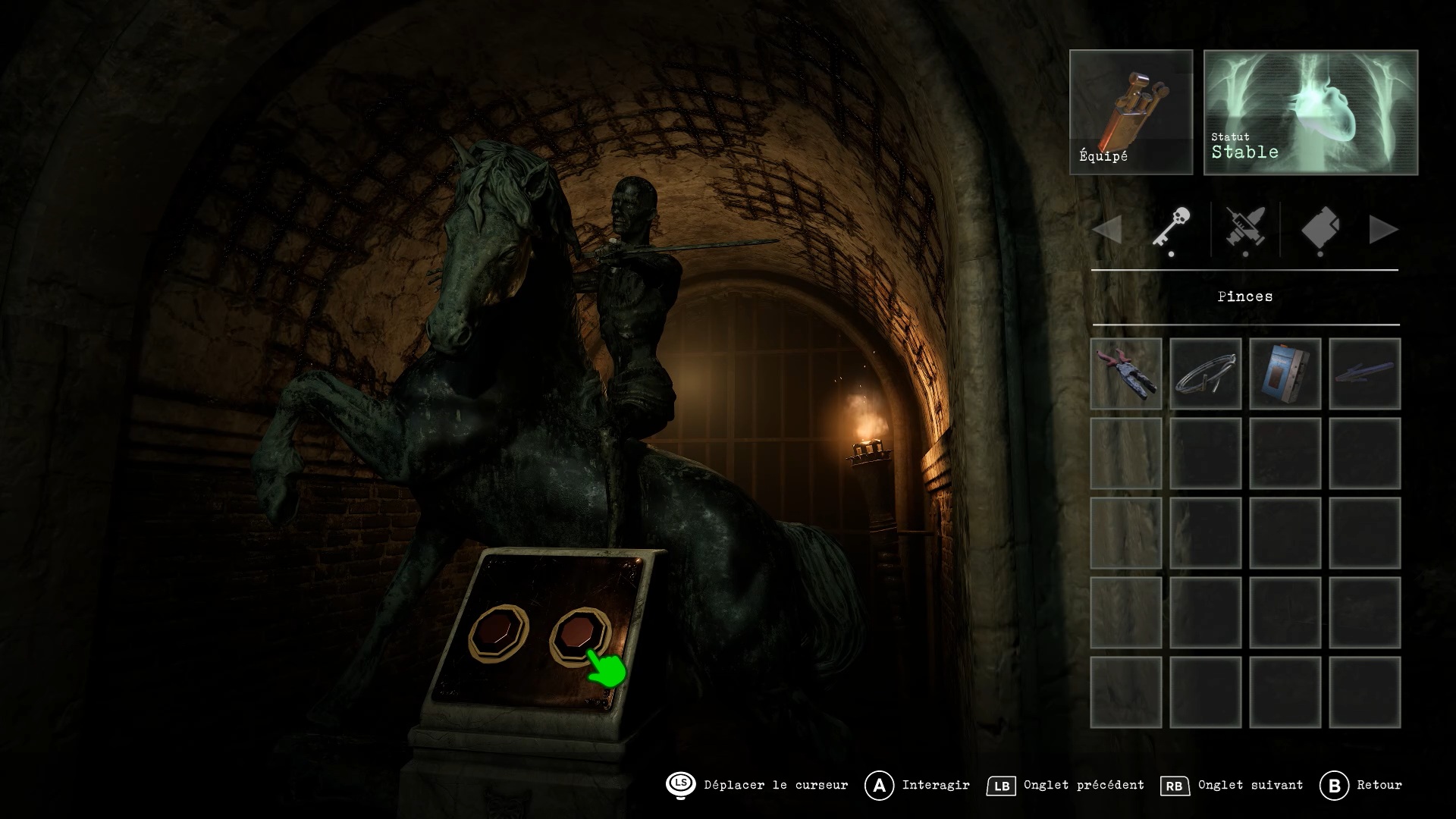Viewport: 1456px width, 819px height.
Task: Select the right octagonal socket on plaque
Action: tap(579, 634)
